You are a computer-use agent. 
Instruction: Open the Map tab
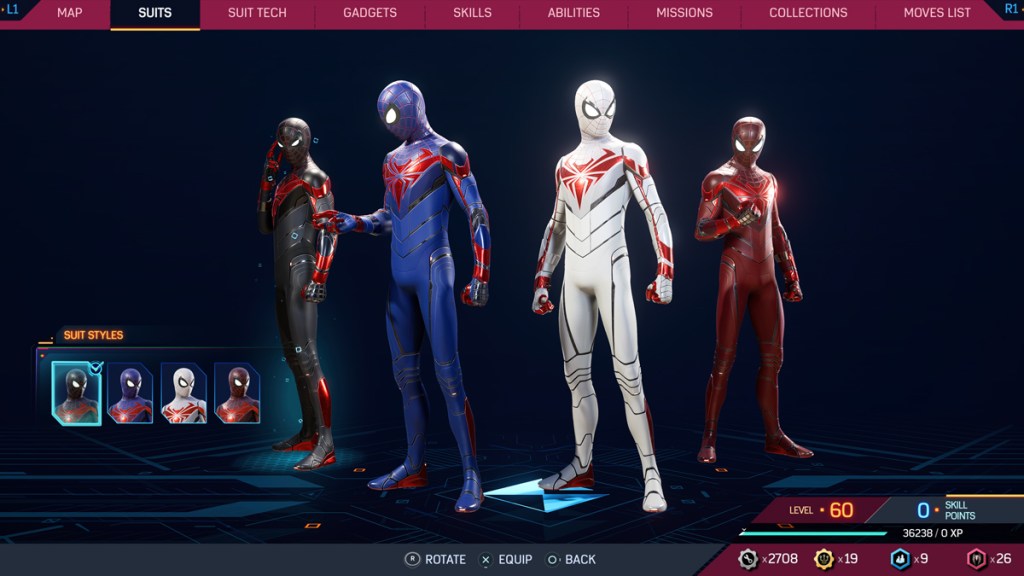[x=69, y=13]
